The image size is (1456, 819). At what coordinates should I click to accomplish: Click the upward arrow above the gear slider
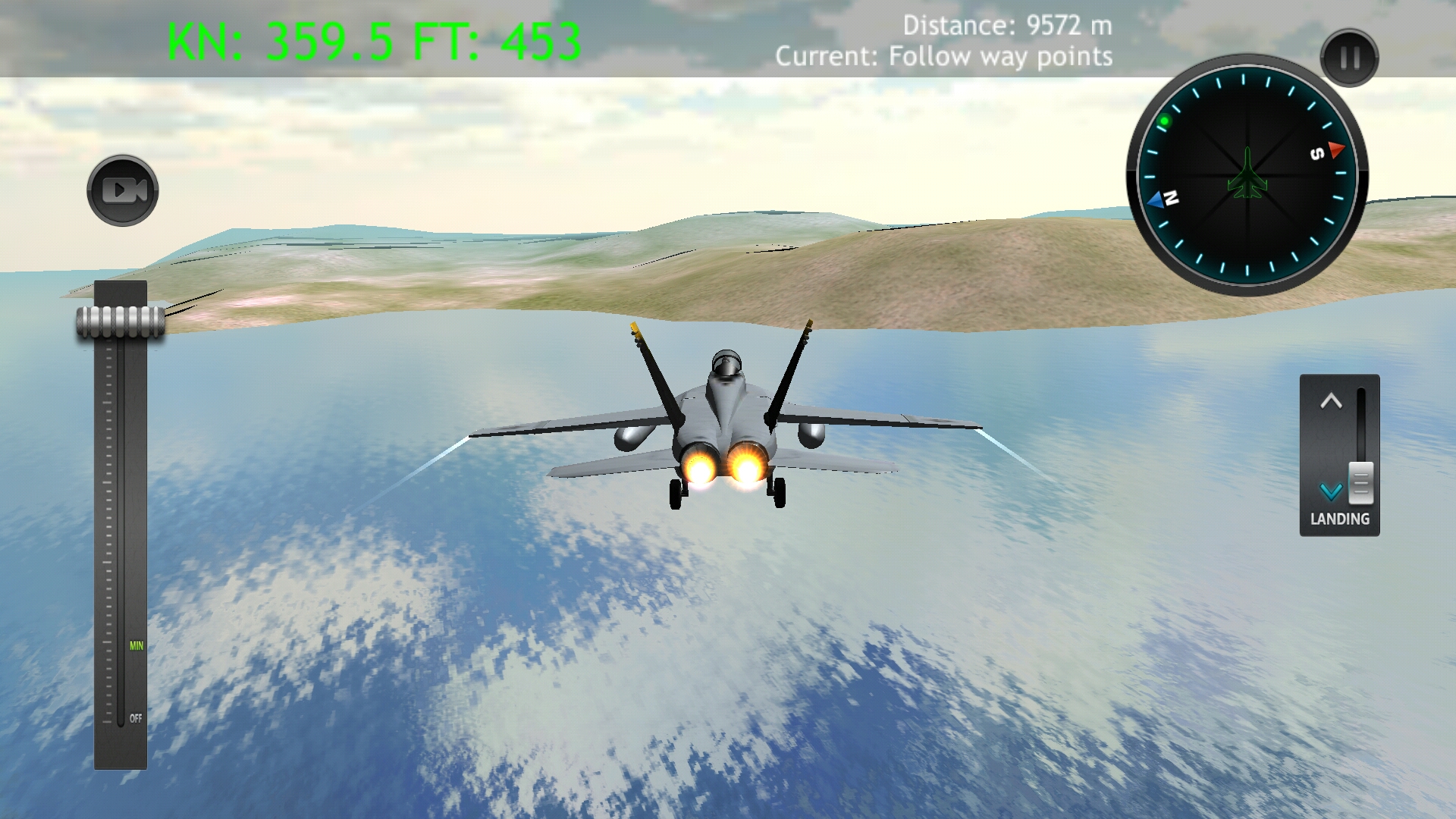tap(1331, 400)
